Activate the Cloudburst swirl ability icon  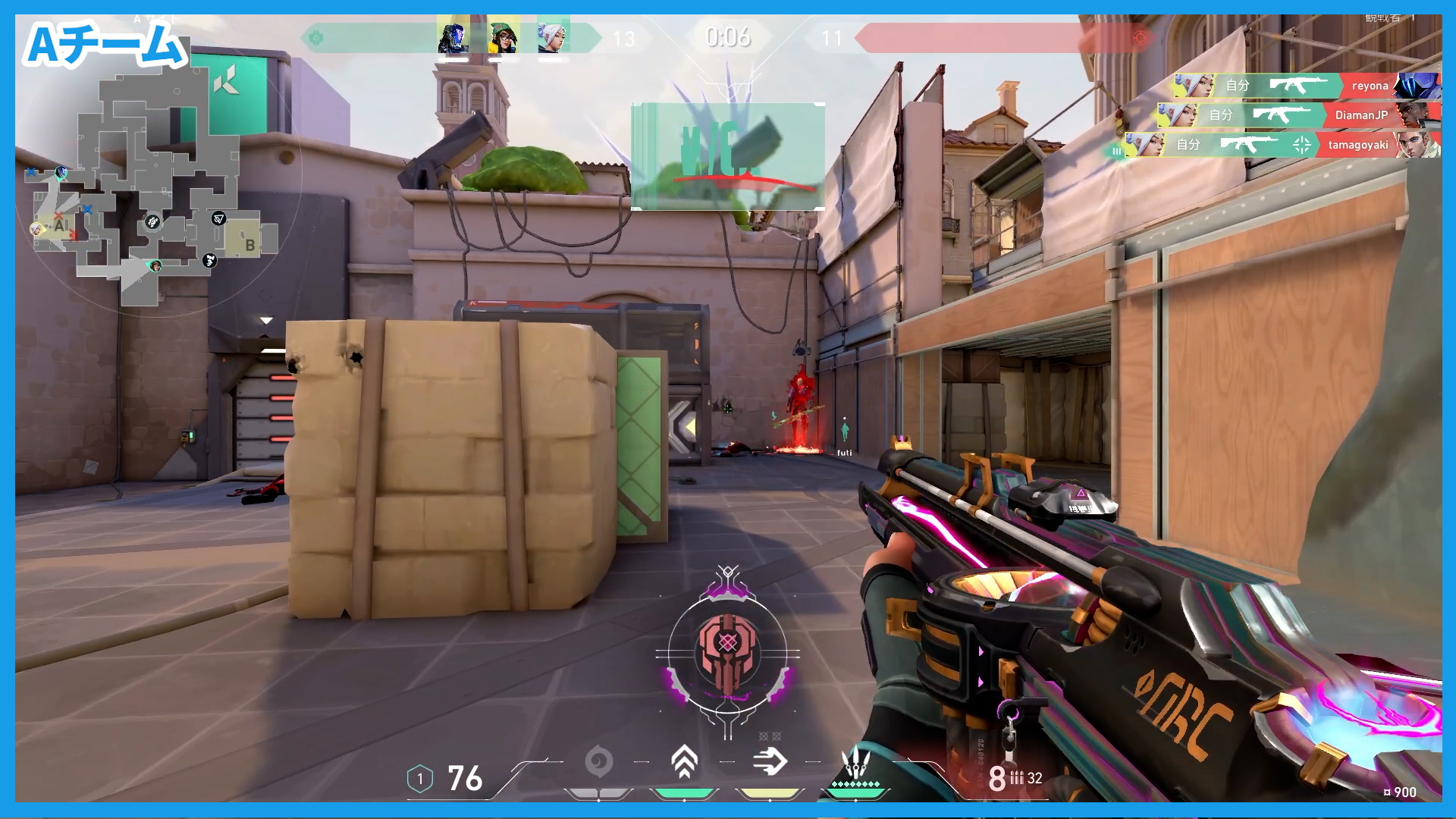click(598, 761)
